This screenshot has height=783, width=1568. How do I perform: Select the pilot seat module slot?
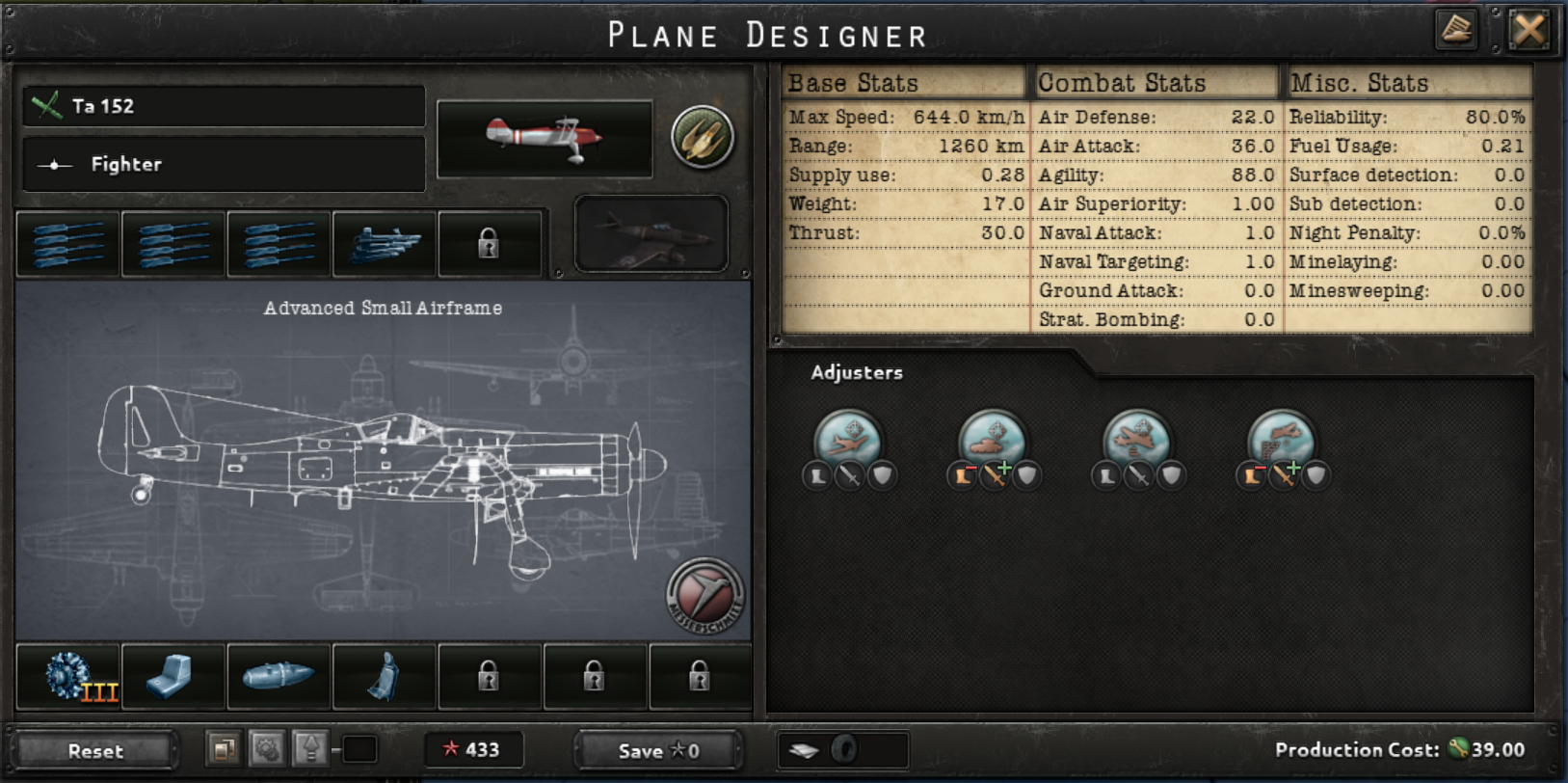pyautogui.click(x=384, y=675)
